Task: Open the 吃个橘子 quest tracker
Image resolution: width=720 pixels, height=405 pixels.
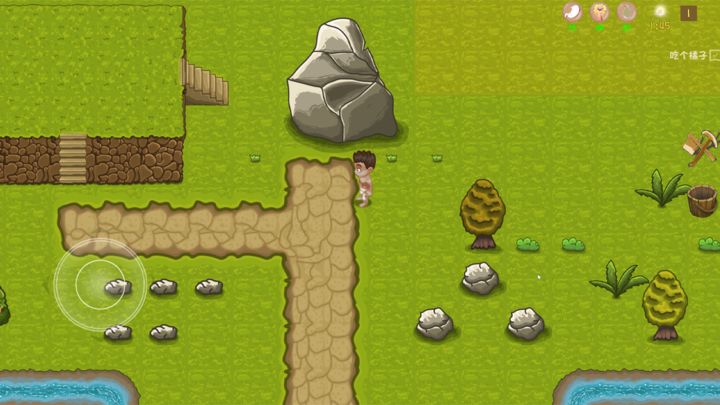Action: (x=692, y=56)
